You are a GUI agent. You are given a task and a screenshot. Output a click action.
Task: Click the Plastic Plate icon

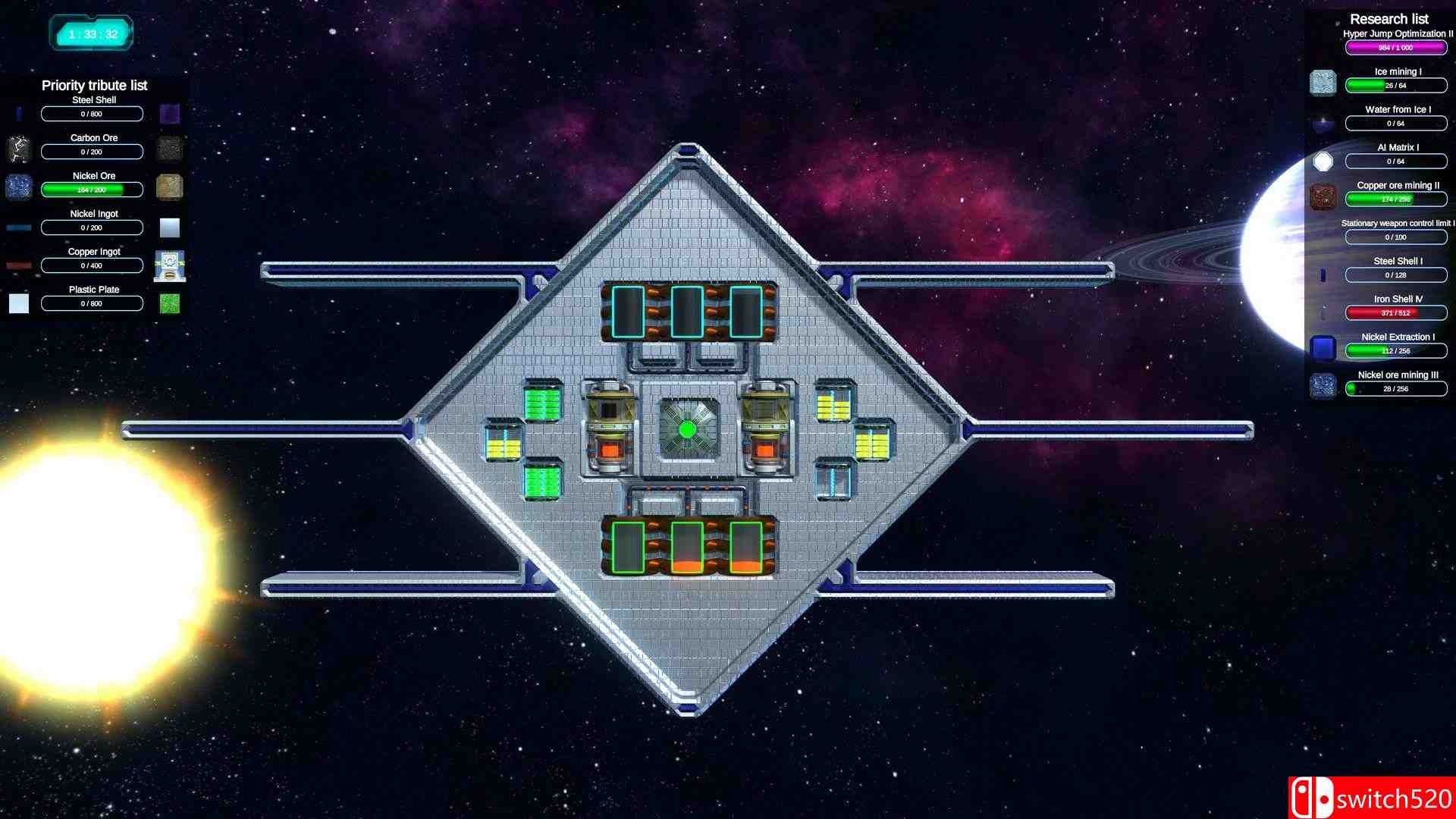[19, 303]
